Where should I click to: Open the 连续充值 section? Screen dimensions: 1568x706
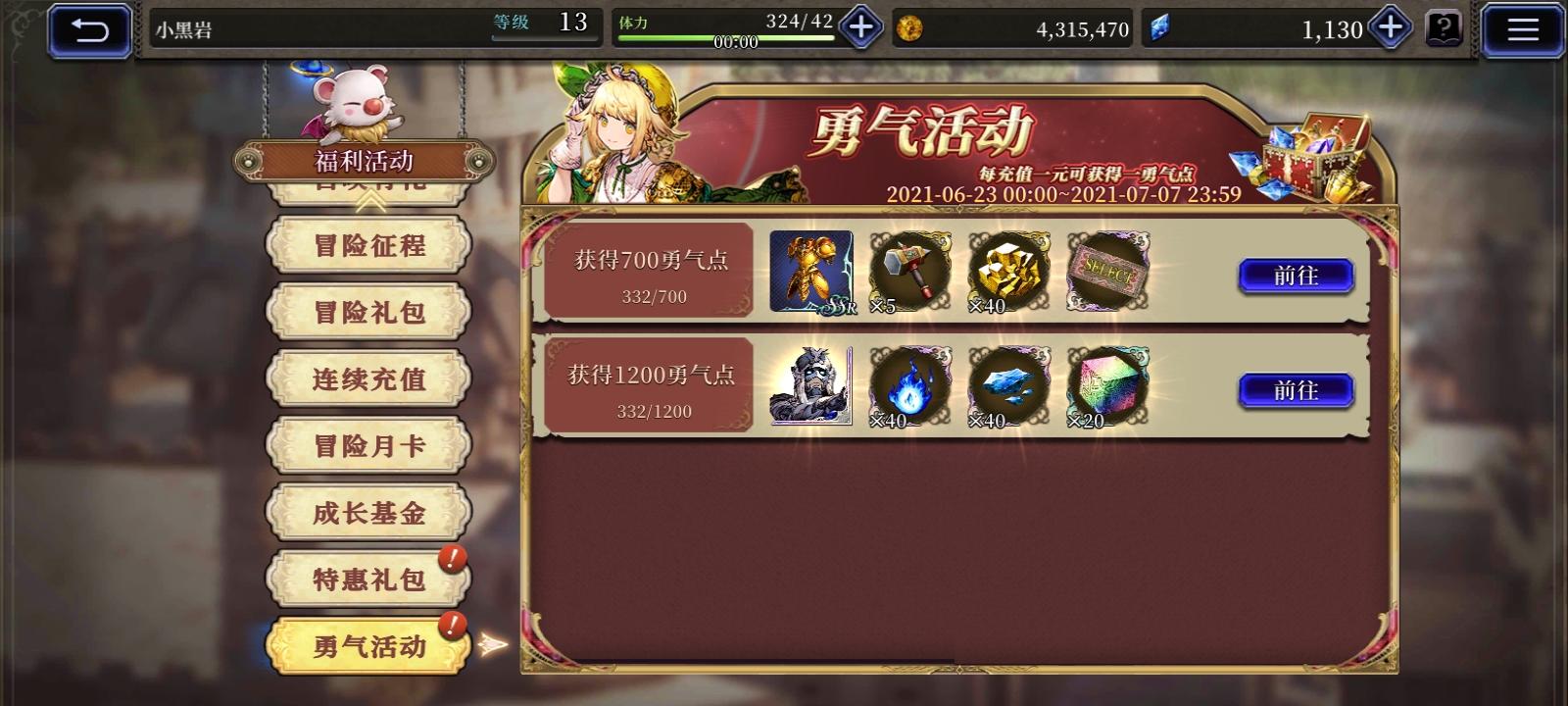(368, 378)
